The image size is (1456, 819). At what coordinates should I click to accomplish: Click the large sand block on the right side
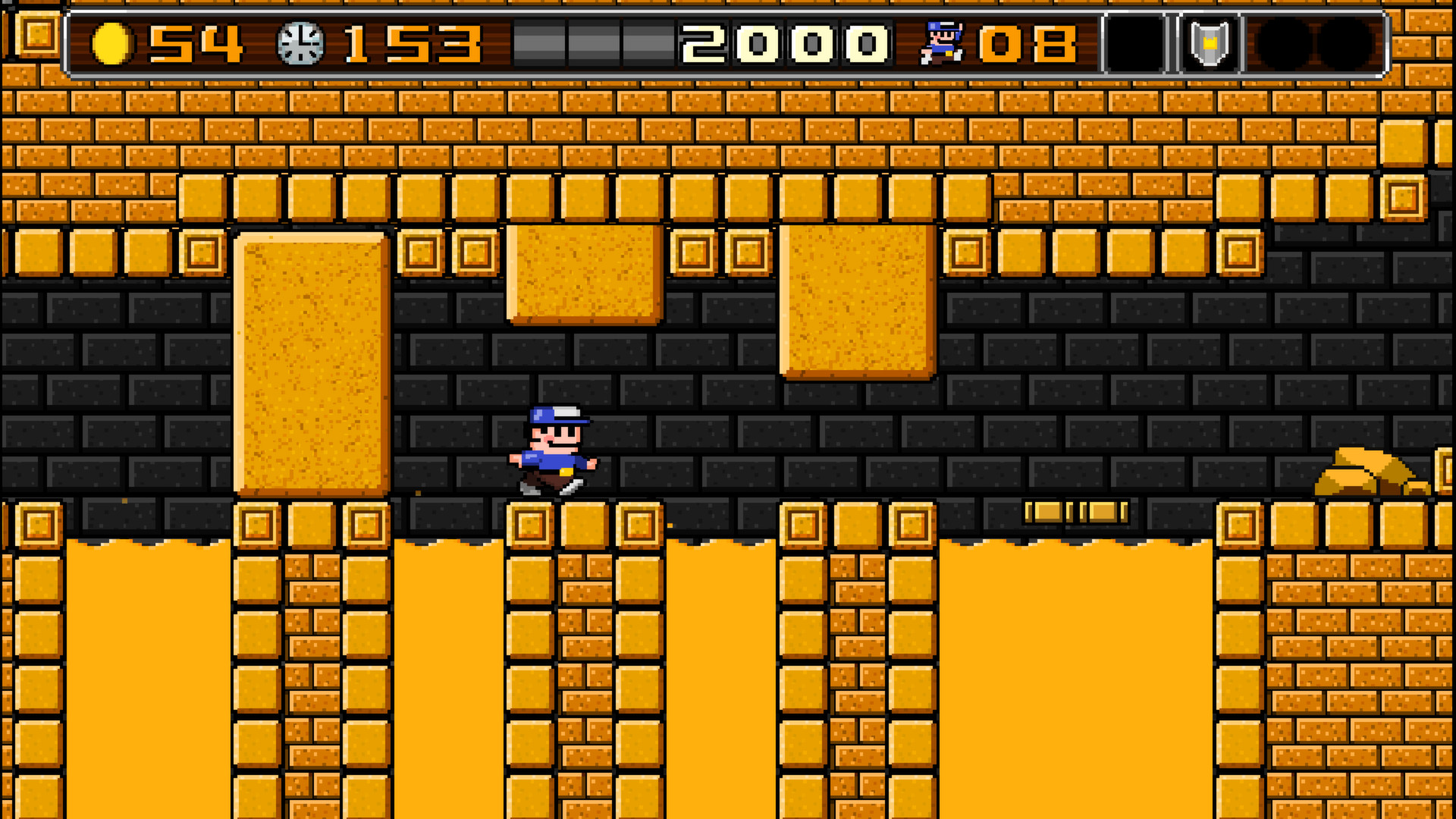(x=855, y=303)
